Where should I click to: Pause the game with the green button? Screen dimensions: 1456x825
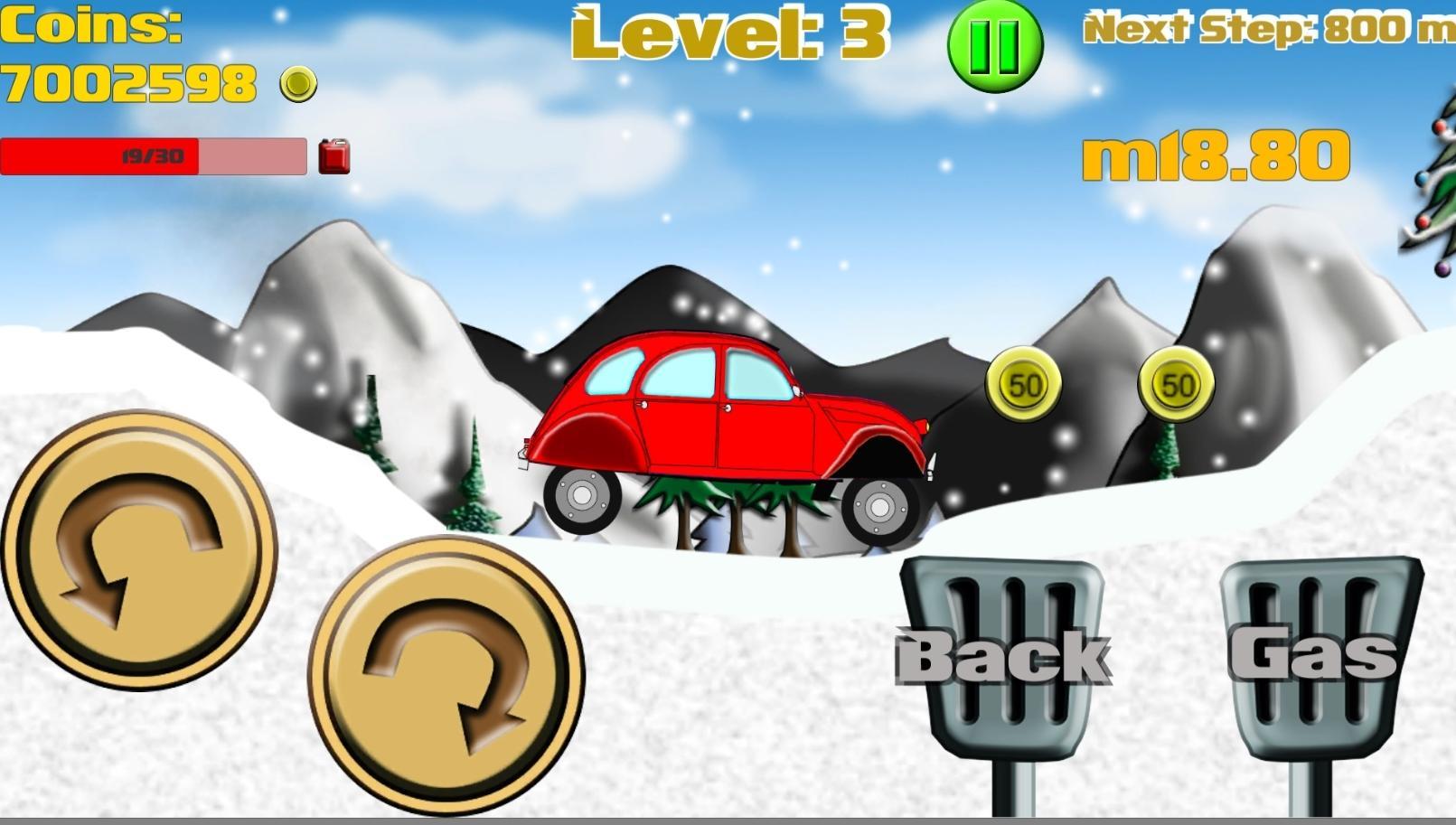point(995,45)
